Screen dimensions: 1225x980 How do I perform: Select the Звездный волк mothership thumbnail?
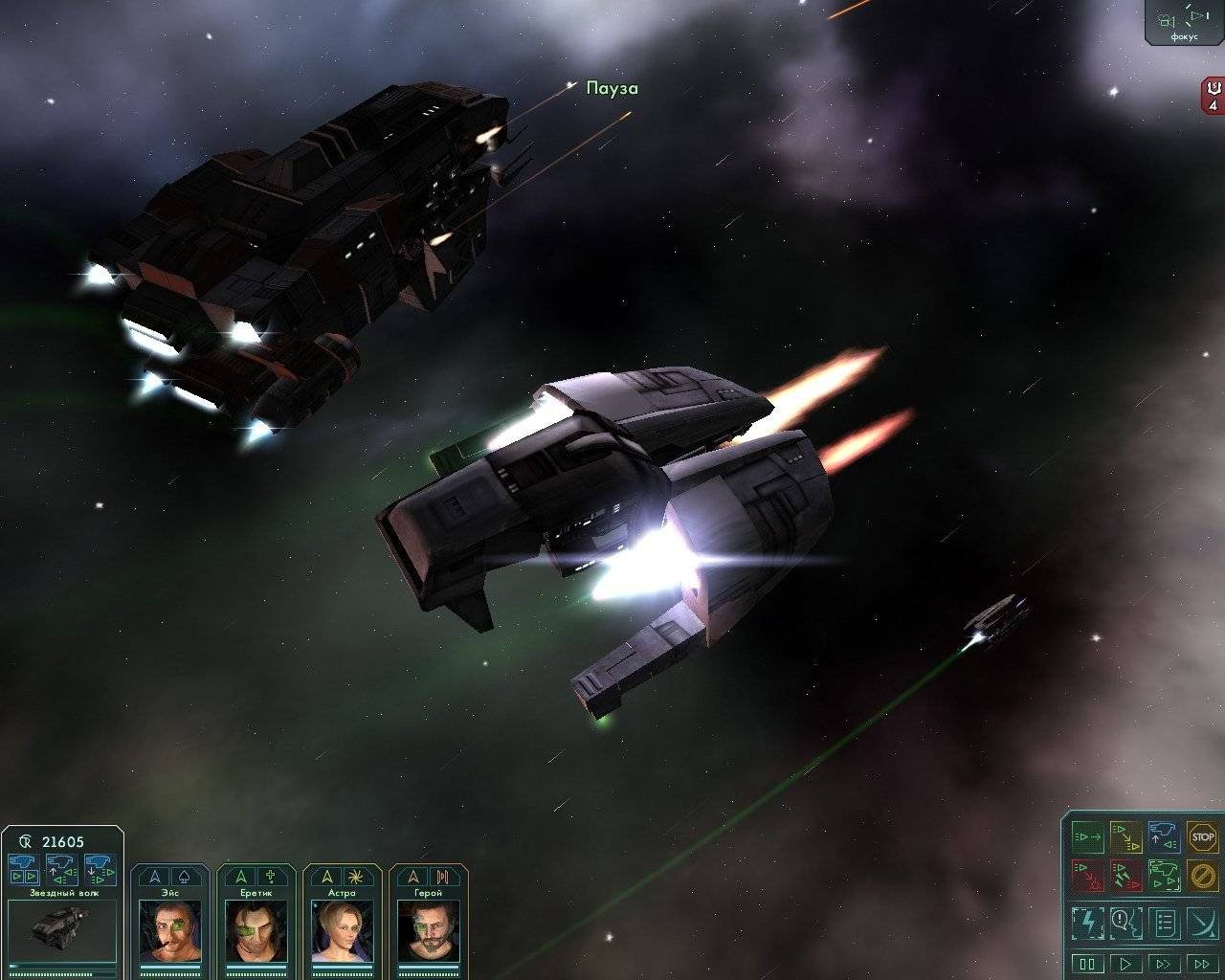click(61, 927)
